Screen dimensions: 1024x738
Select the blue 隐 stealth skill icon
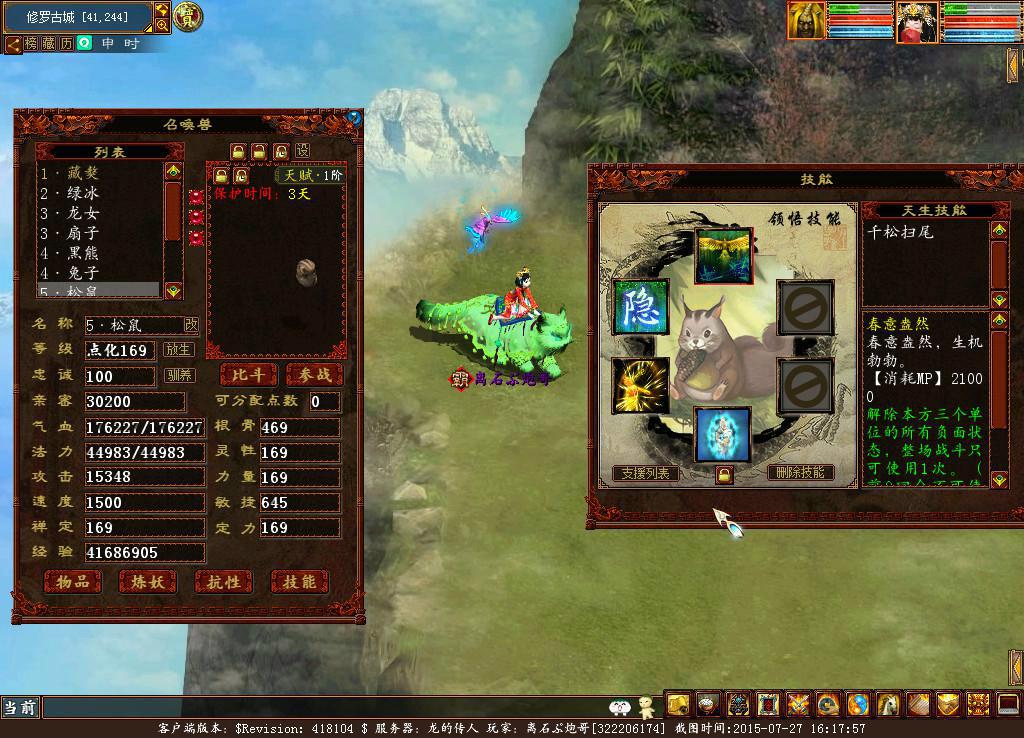[640, 307]
